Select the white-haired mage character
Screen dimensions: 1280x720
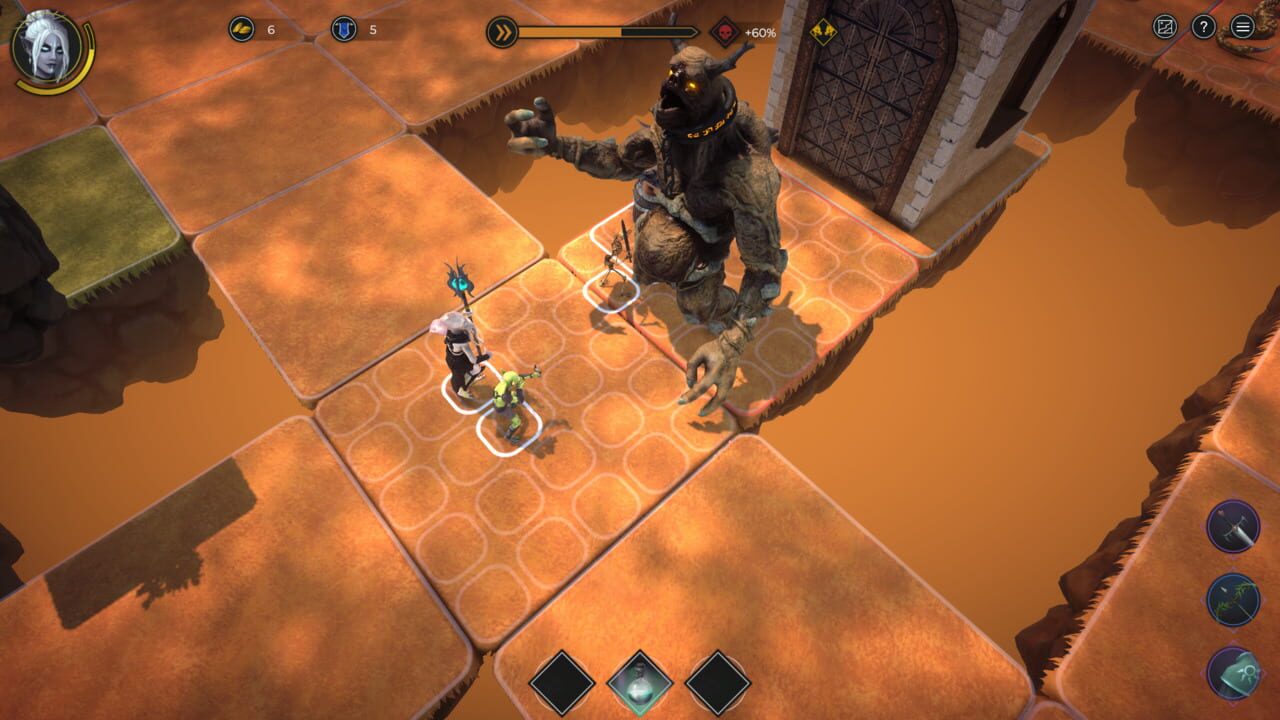[x=459, y=345]
